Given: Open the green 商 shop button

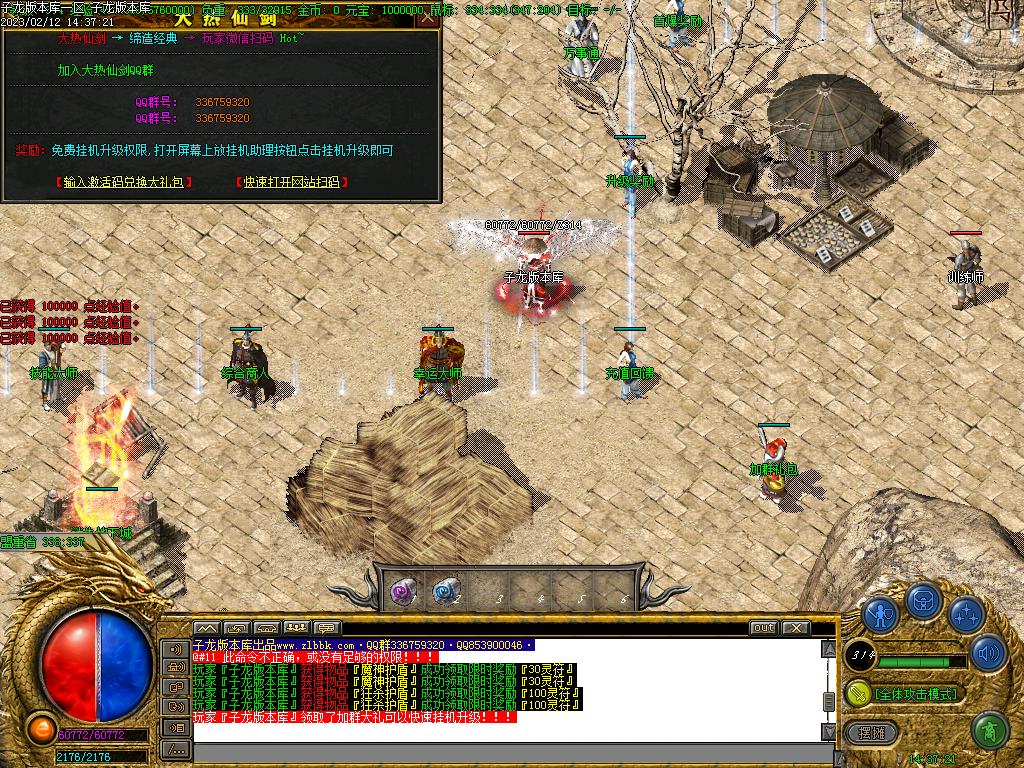Looking at the screenshot, I should point(989,731).
